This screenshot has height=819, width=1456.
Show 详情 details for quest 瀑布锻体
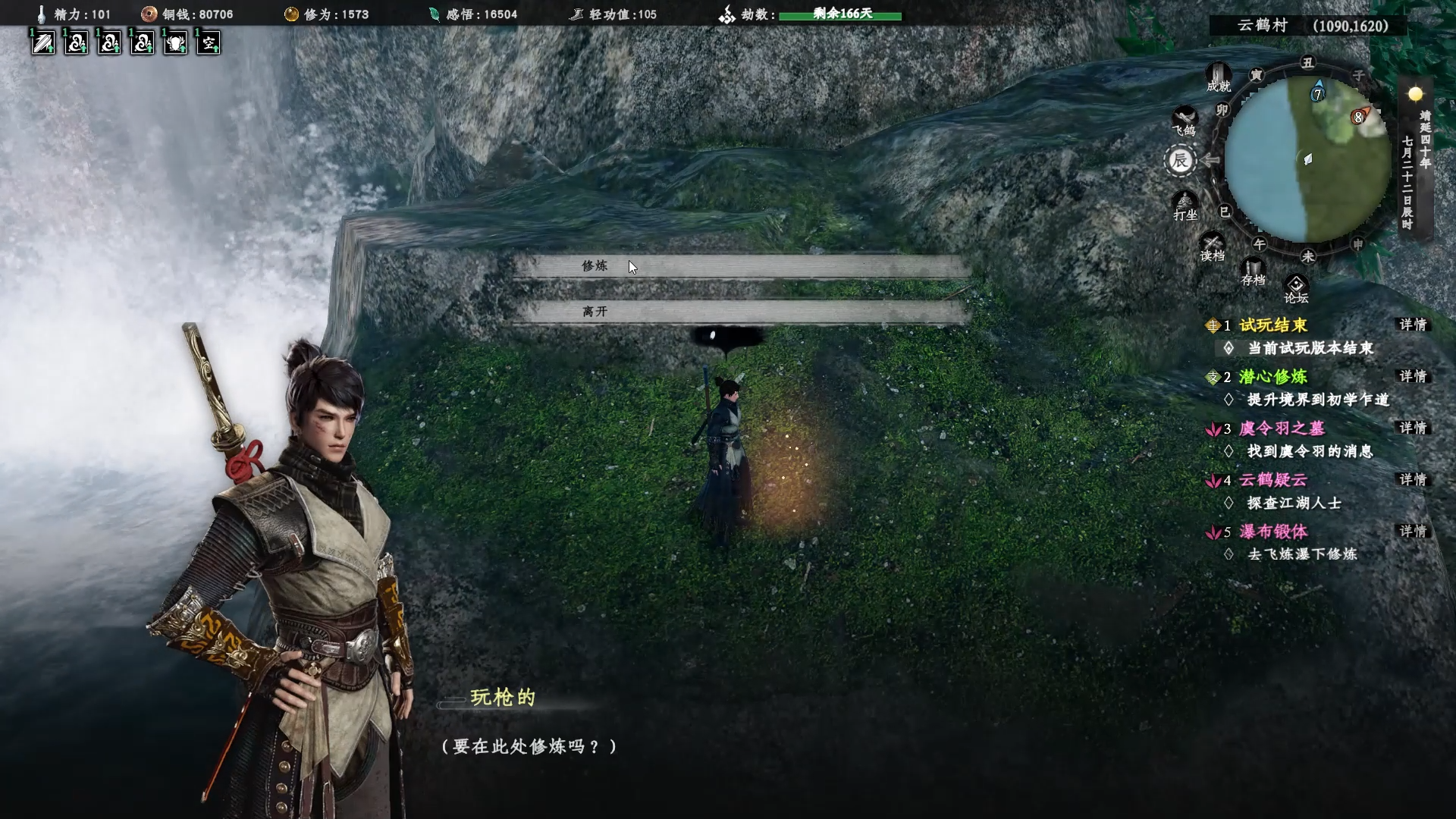tap(1413, 531)
